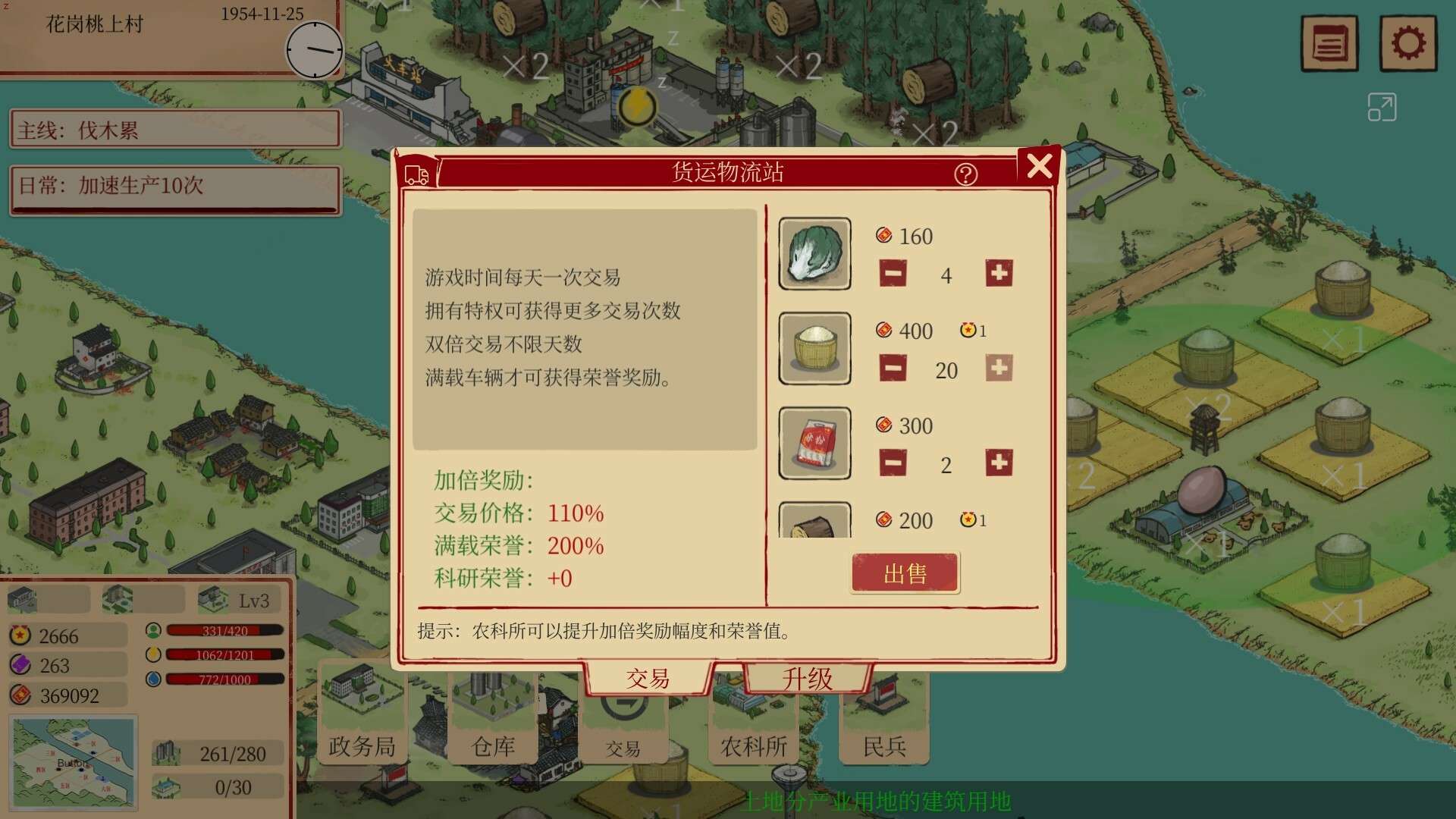Select the rice barrel trade item icon
This screenshot has height=819, width=1456.
click(x=814, y=349)
